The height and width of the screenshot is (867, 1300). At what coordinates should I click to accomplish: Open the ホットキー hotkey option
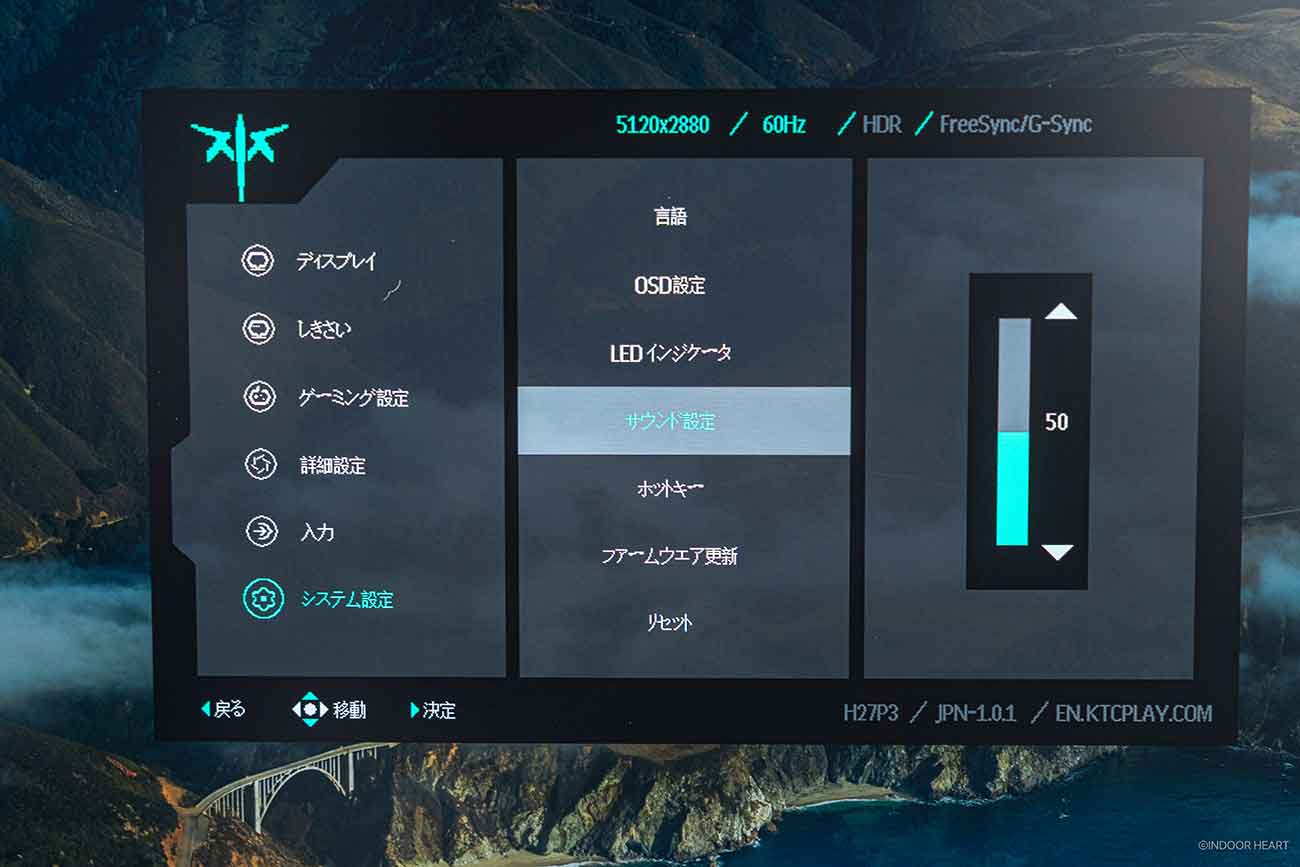click(671, 489)
